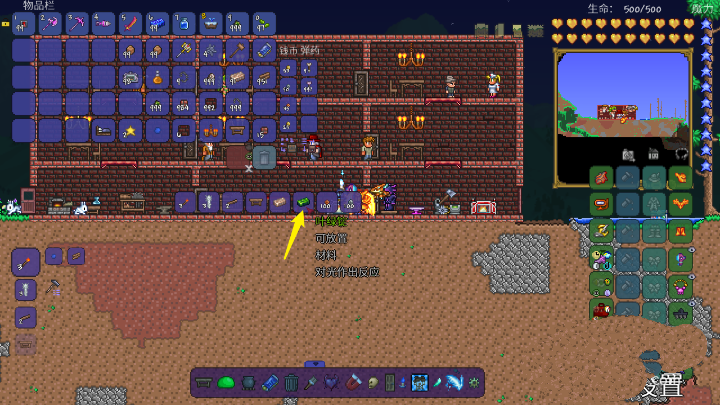Select the fallen star inventory slot
The image size is (720, 405).
[130, 130]
